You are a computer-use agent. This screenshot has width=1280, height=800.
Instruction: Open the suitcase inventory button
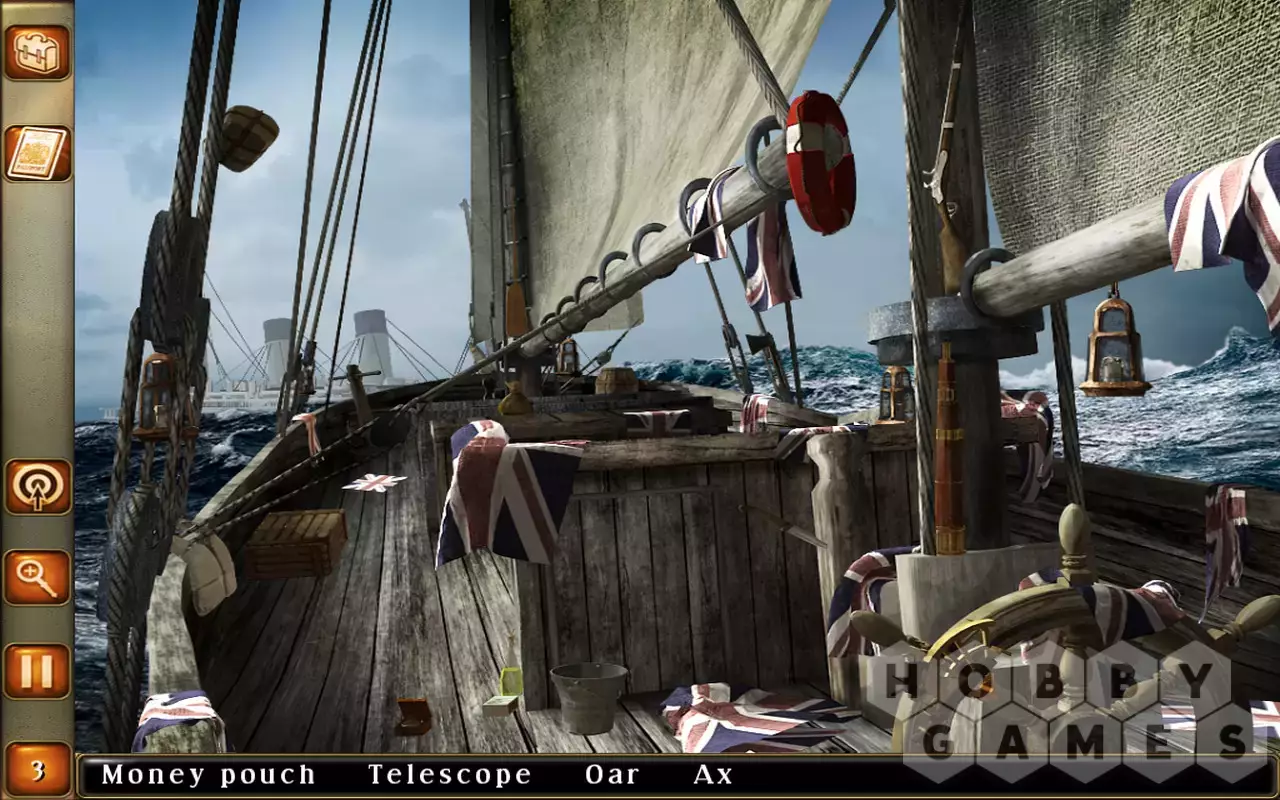[37, 52]
